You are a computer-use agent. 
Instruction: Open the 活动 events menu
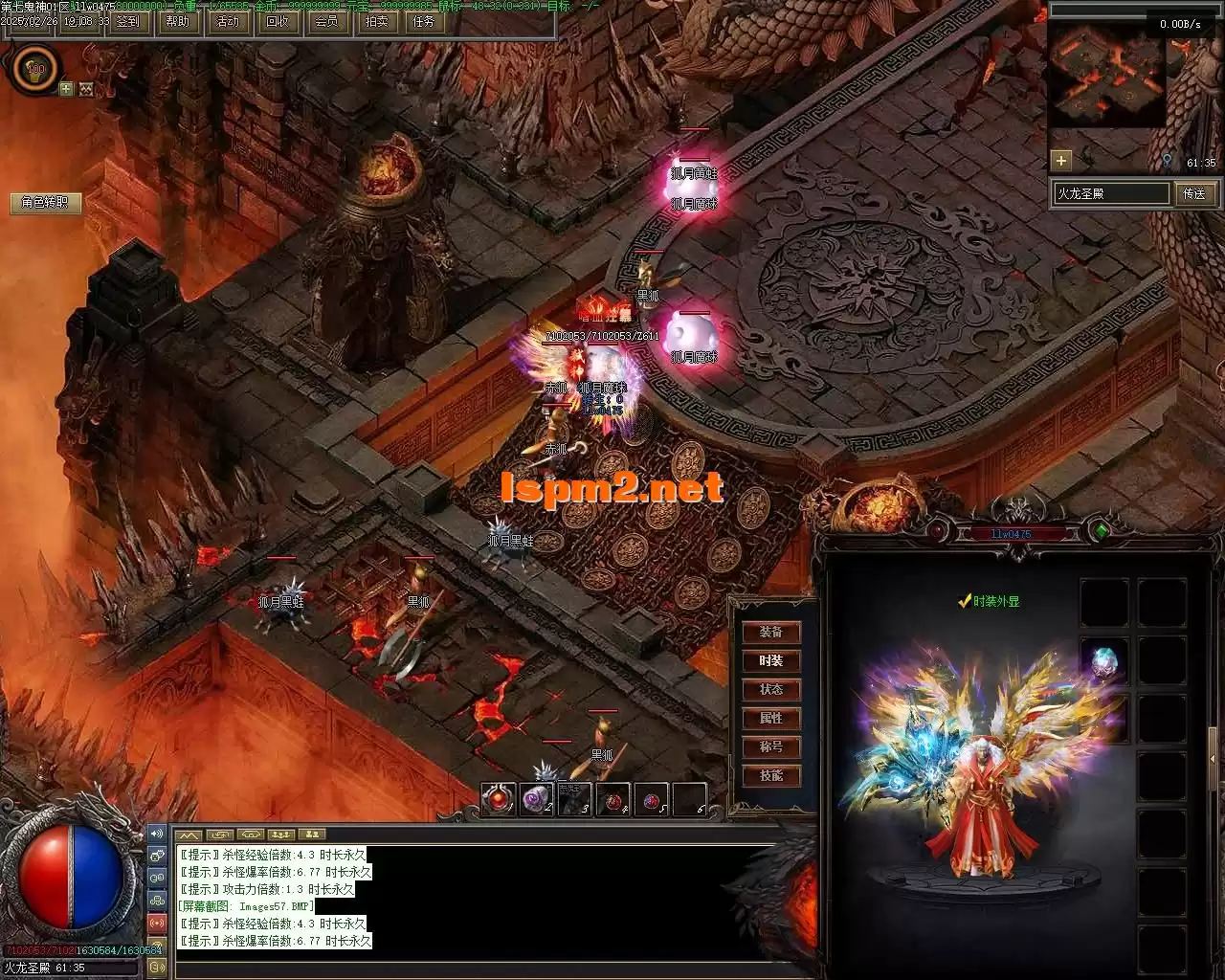pos(228,21)
